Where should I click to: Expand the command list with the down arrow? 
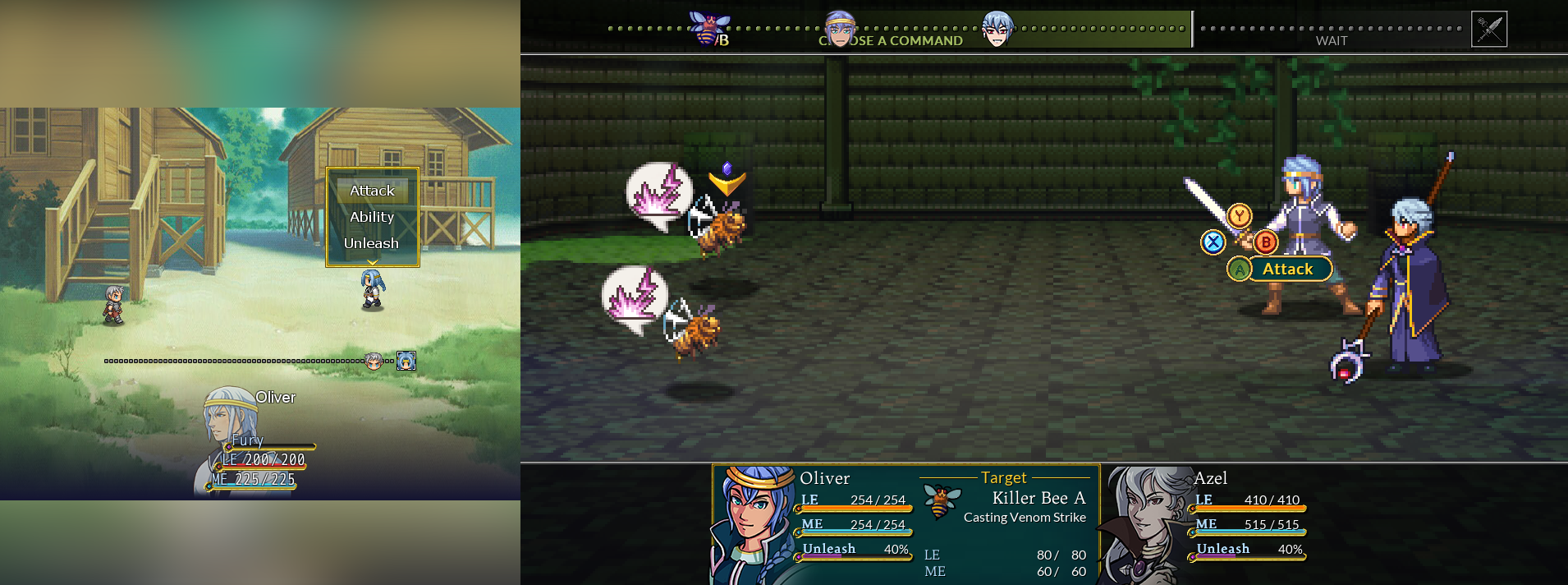click(x=372, y=262)
